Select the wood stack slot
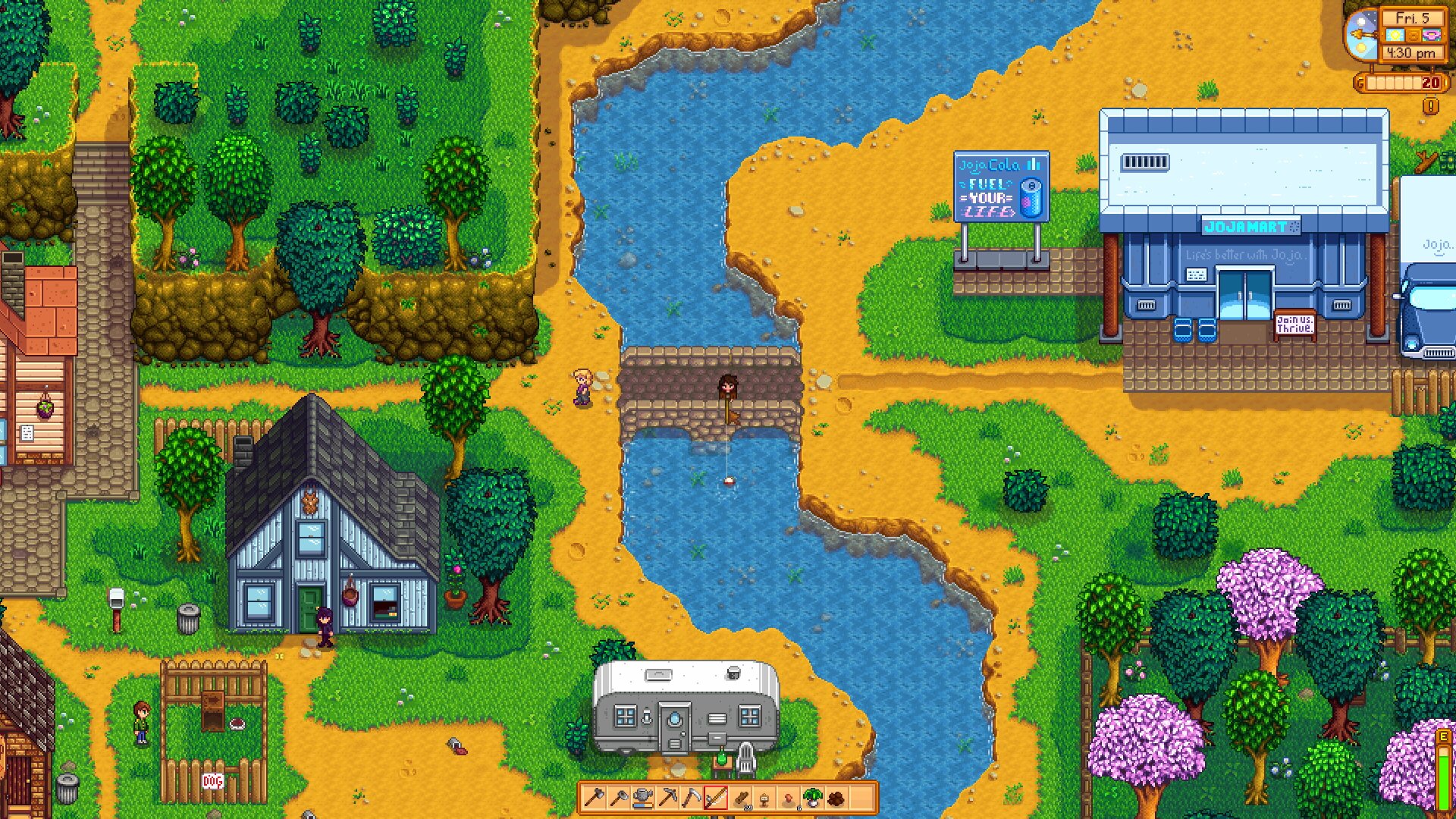Viewport: 1456px width, 819px height. click(740, 798)
